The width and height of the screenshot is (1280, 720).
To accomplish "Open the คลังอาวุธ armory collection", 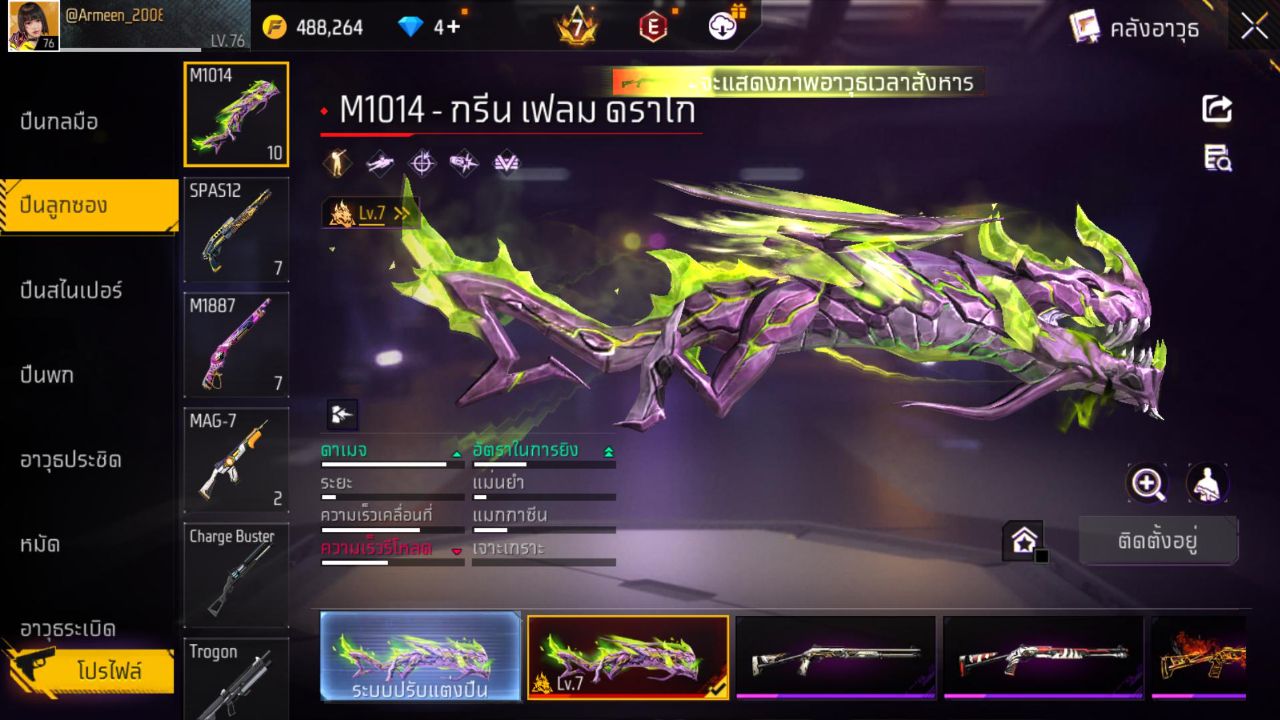I will click(x=1135, y=27).
